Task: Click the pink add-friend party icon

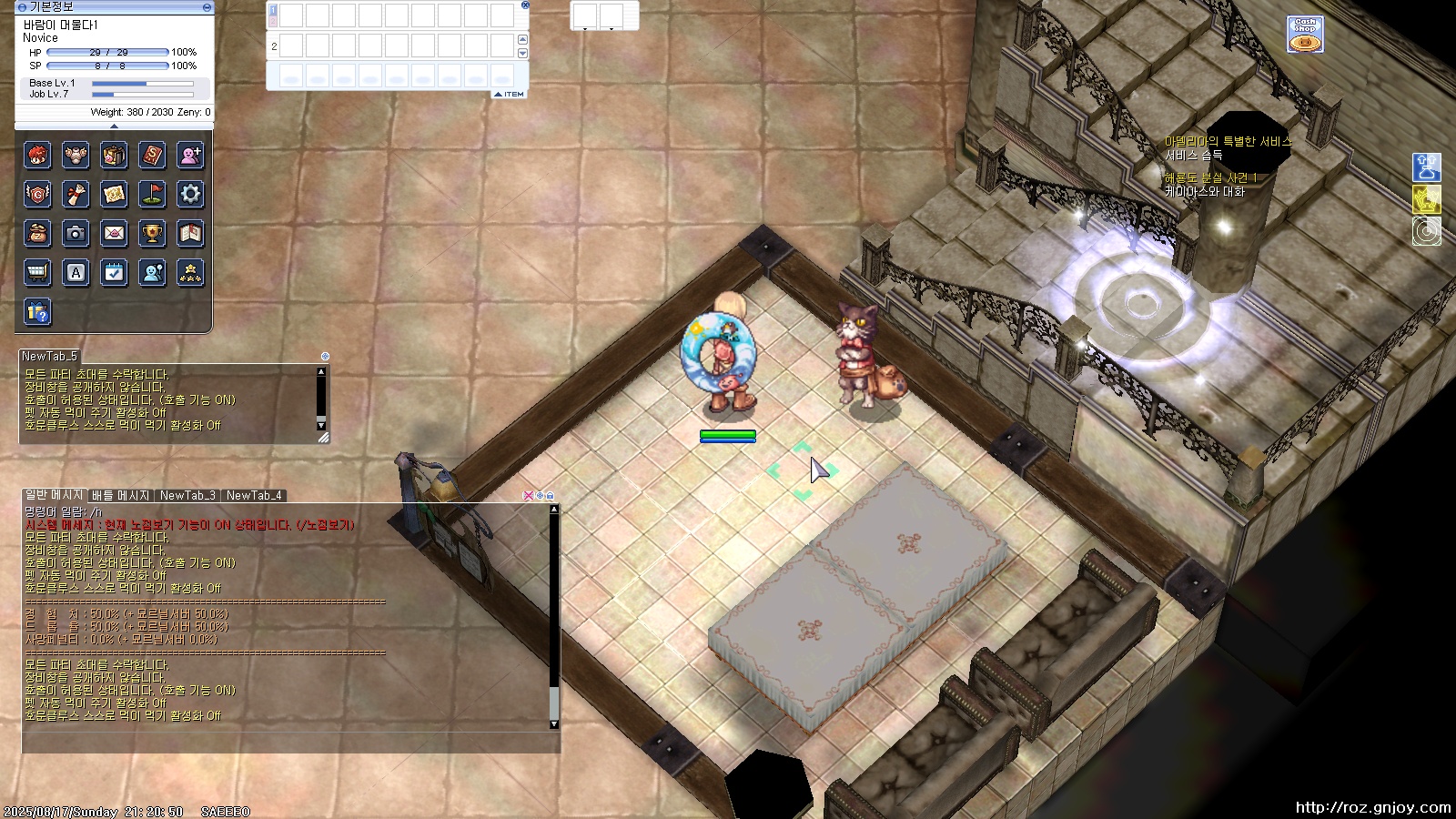Action: pyautogui.click(x=190, y=156)
